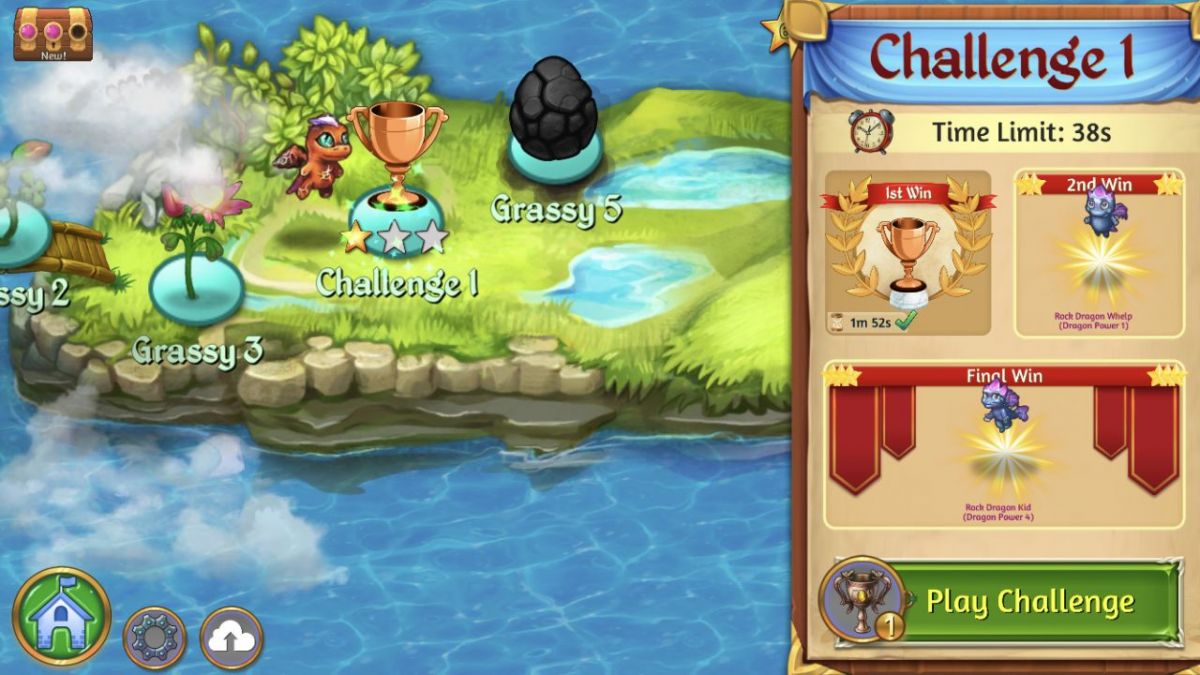This screenshot has height=675, width=1200.
Task: Select the Grassy 2 level node
Action: (20, 235)
